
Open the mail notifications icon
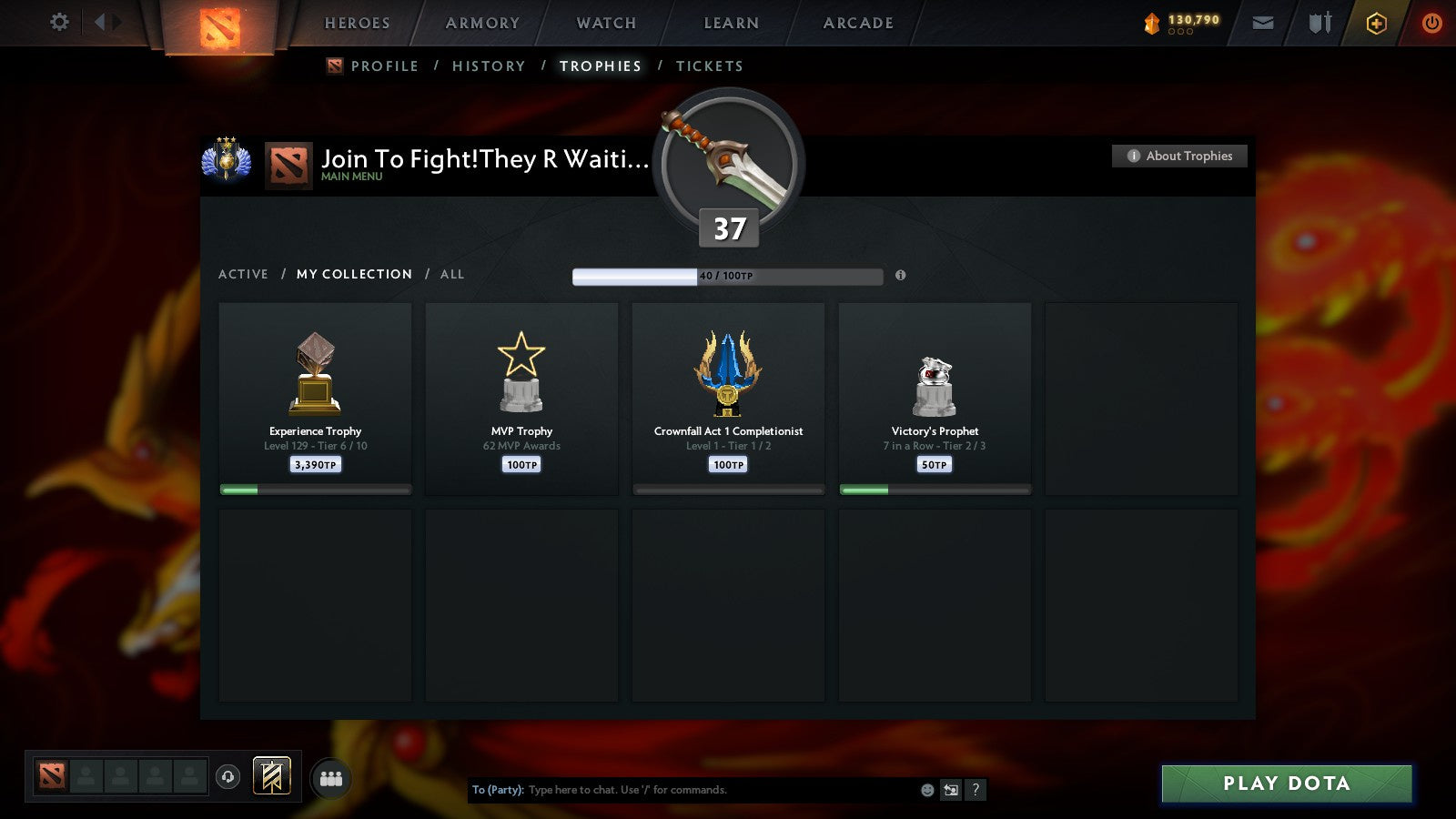point(1263,22)
